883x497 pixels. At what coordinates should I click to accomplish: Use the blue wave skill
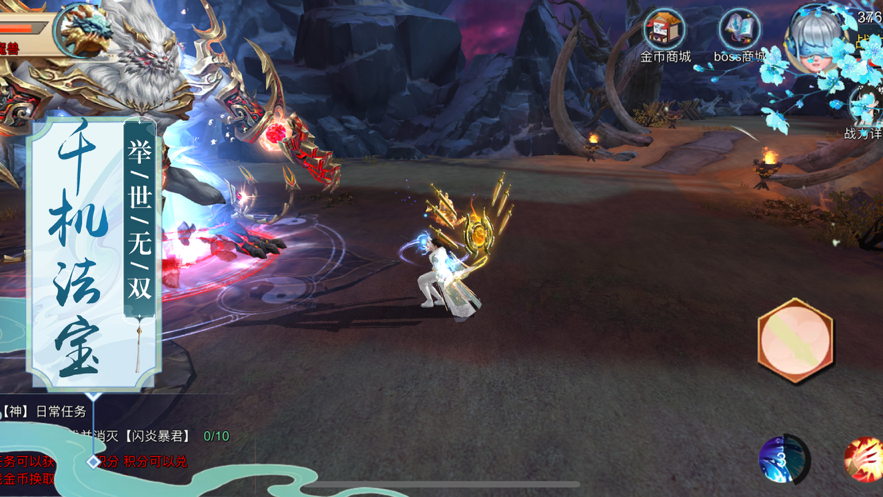click(784, 459)
